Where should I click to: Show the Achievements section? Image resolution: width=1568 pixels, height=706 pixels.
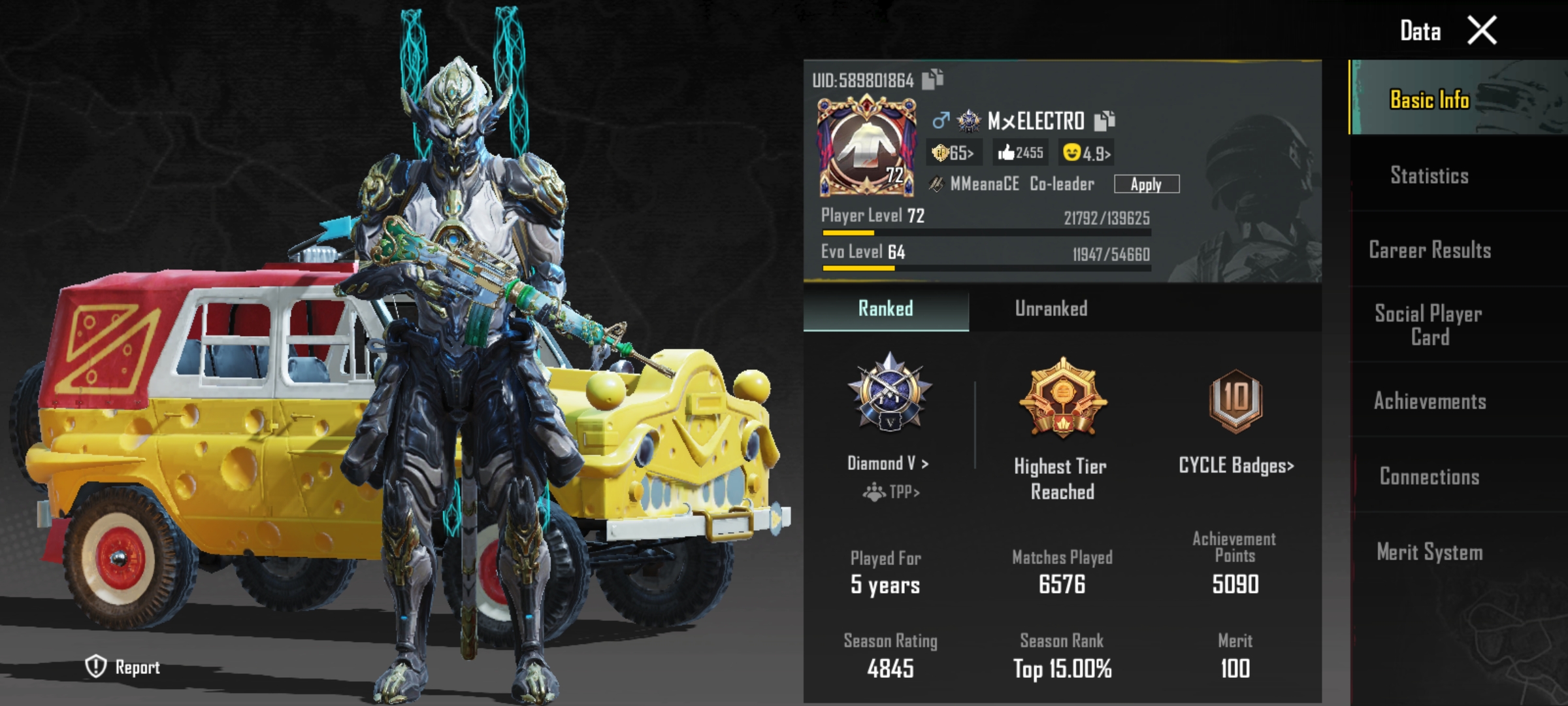[1429, 401]
